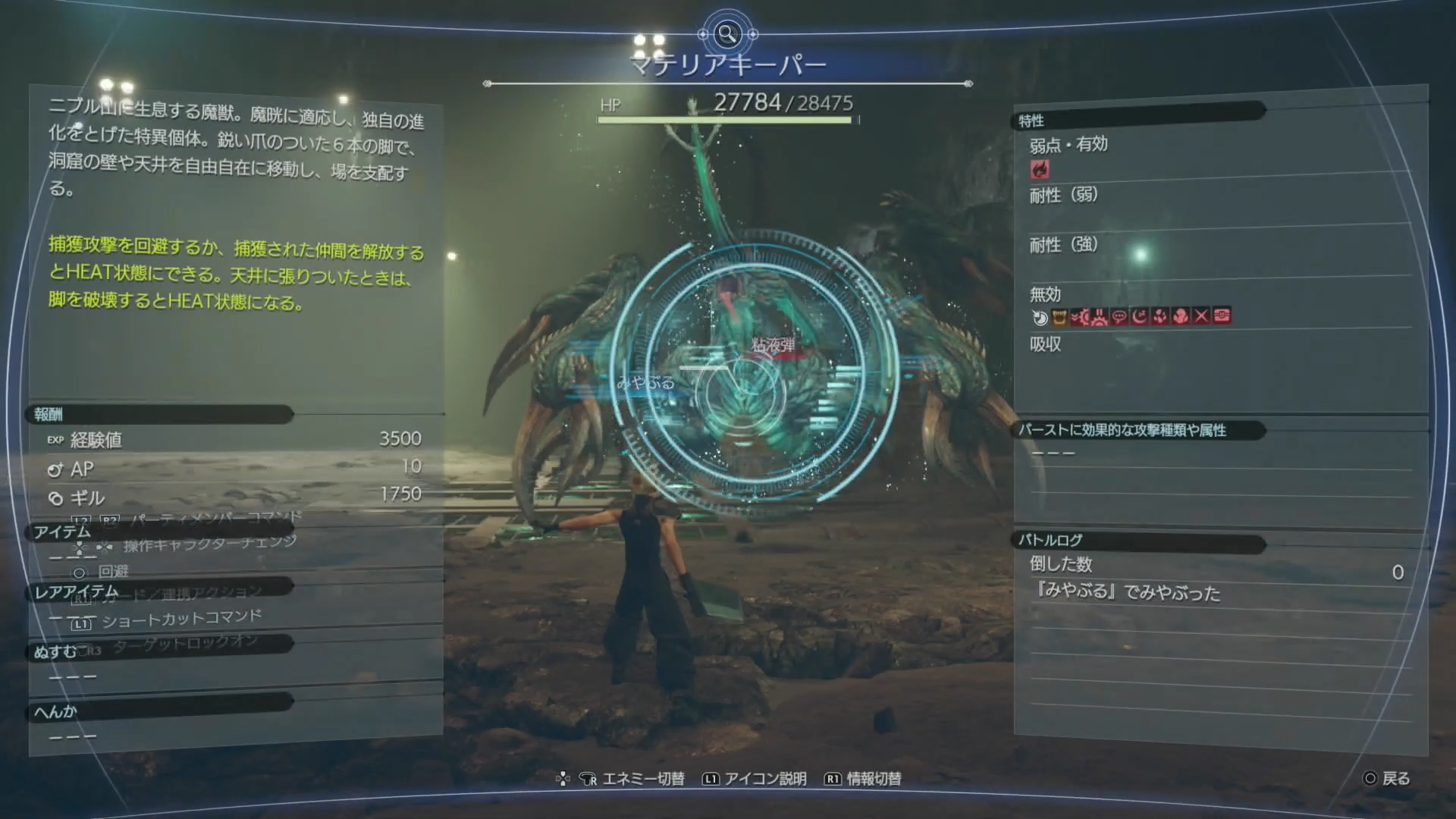Click アイコン説明 for icon explanations

763,778
